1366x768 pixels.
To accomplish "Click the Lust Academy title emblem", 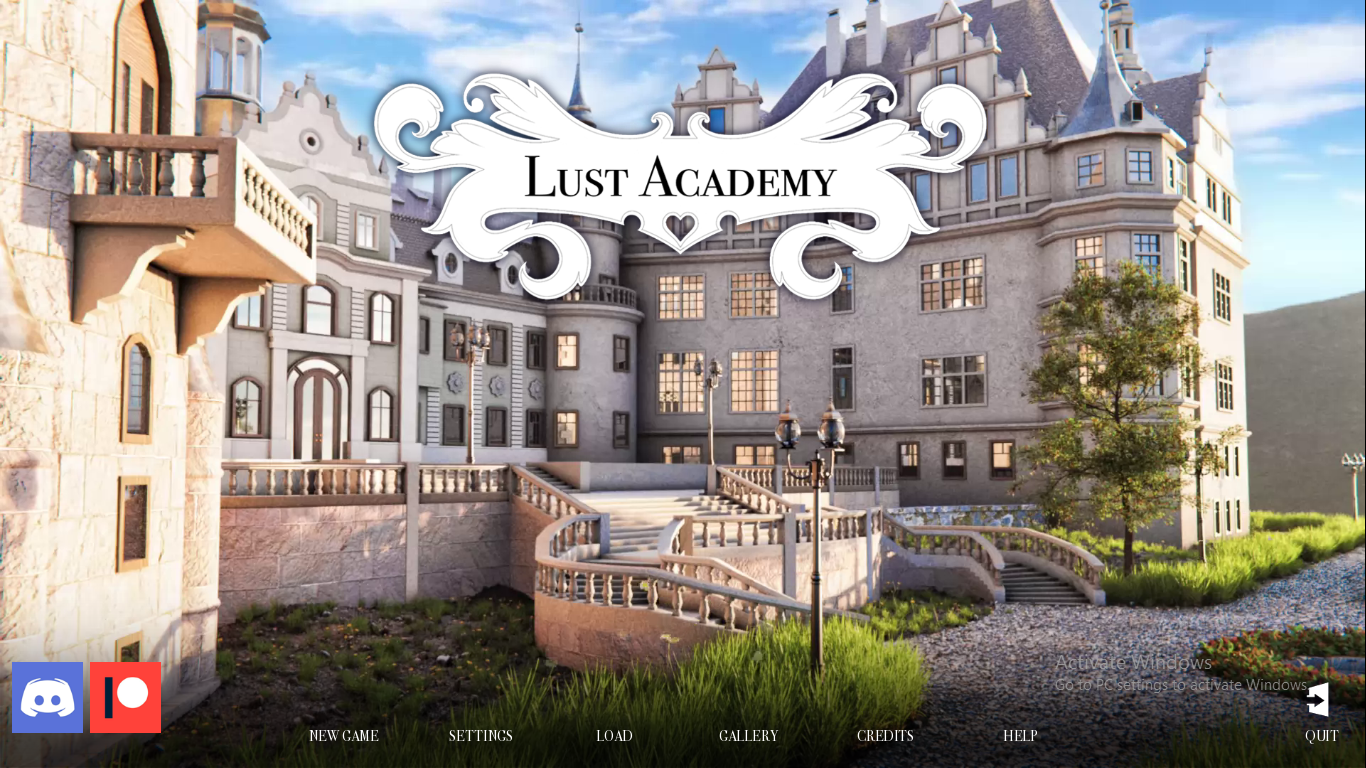I will [681, 180].
